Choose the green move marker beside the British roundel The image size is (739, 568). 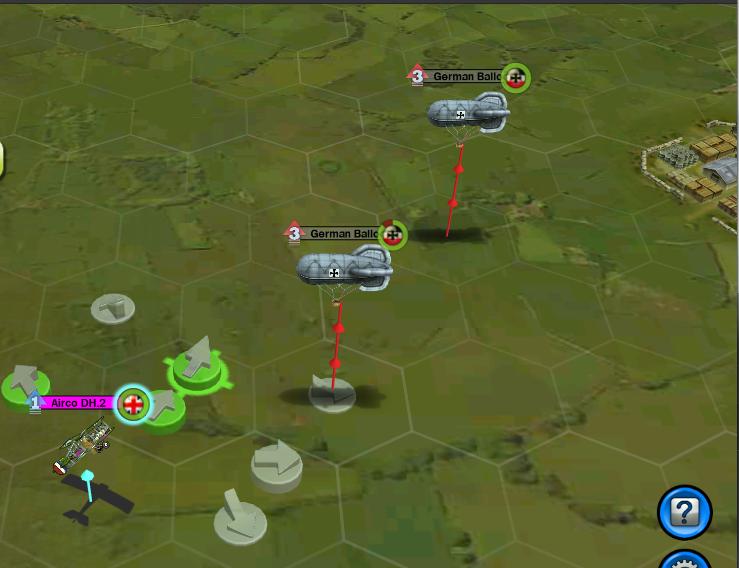click(x=163, y=408)
